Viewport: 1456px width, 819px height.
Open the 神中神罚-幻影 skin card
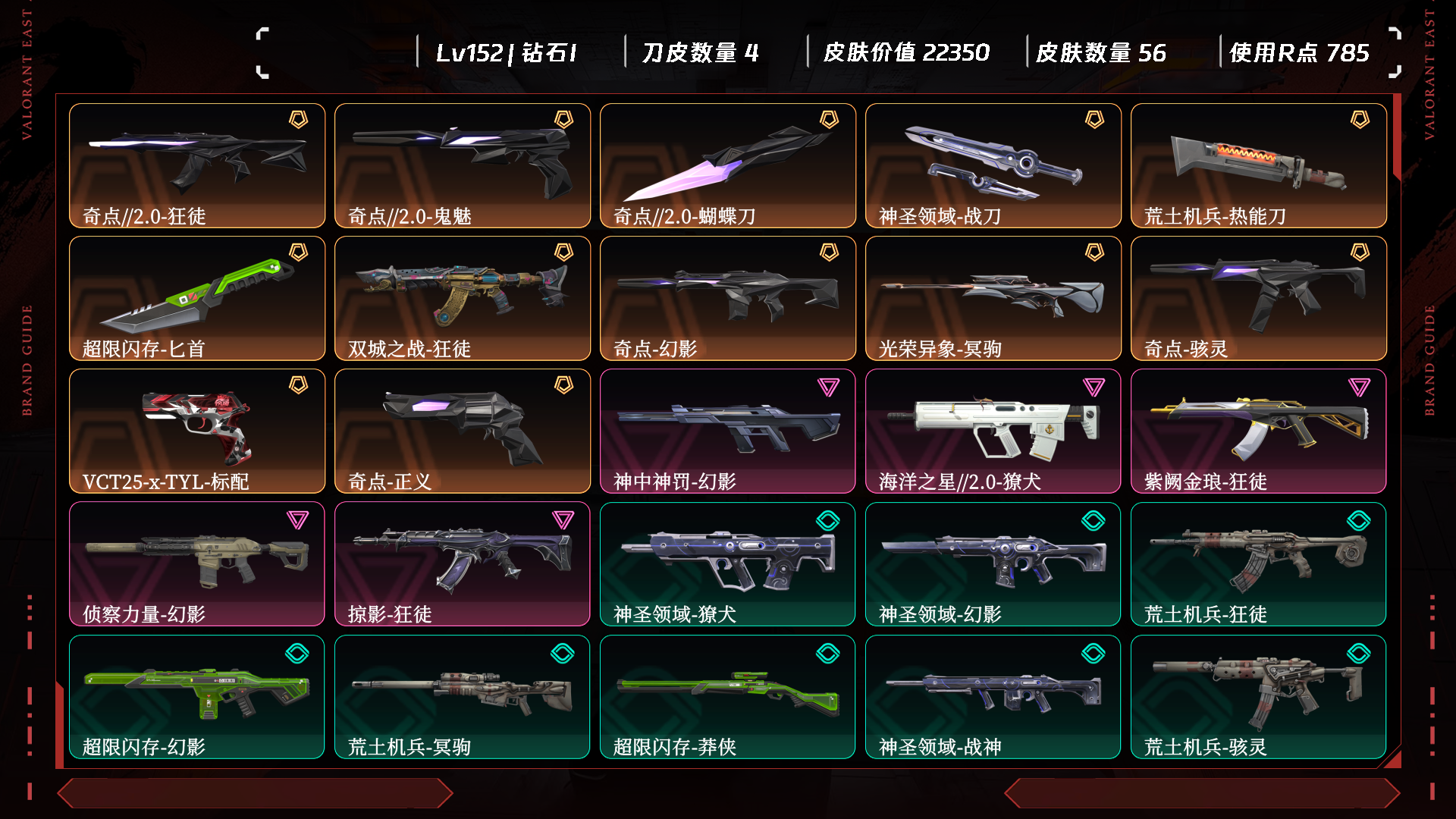point(728,431)
